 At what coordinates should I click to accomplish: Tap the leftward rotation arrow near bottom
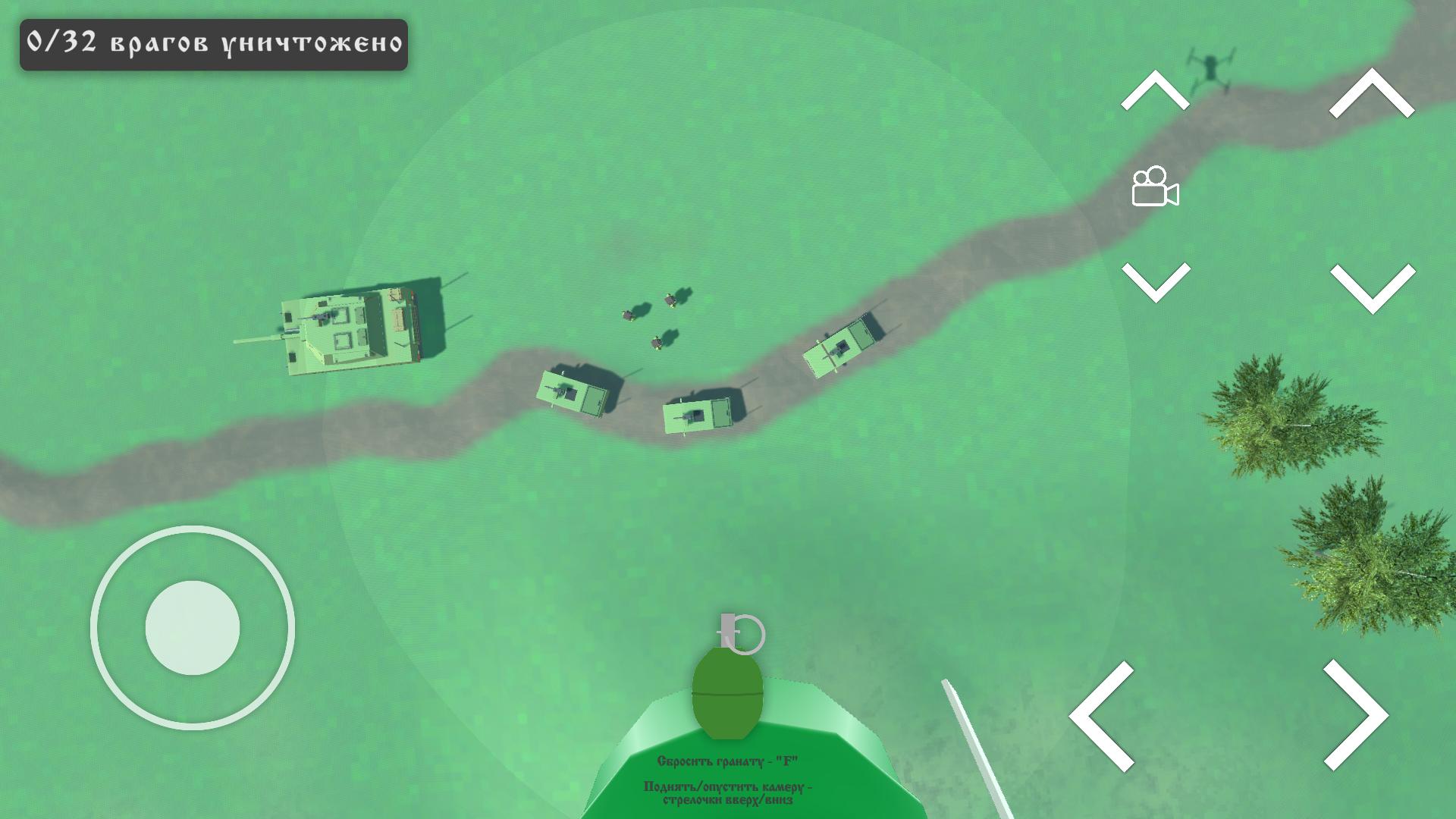pos(1103,717)
